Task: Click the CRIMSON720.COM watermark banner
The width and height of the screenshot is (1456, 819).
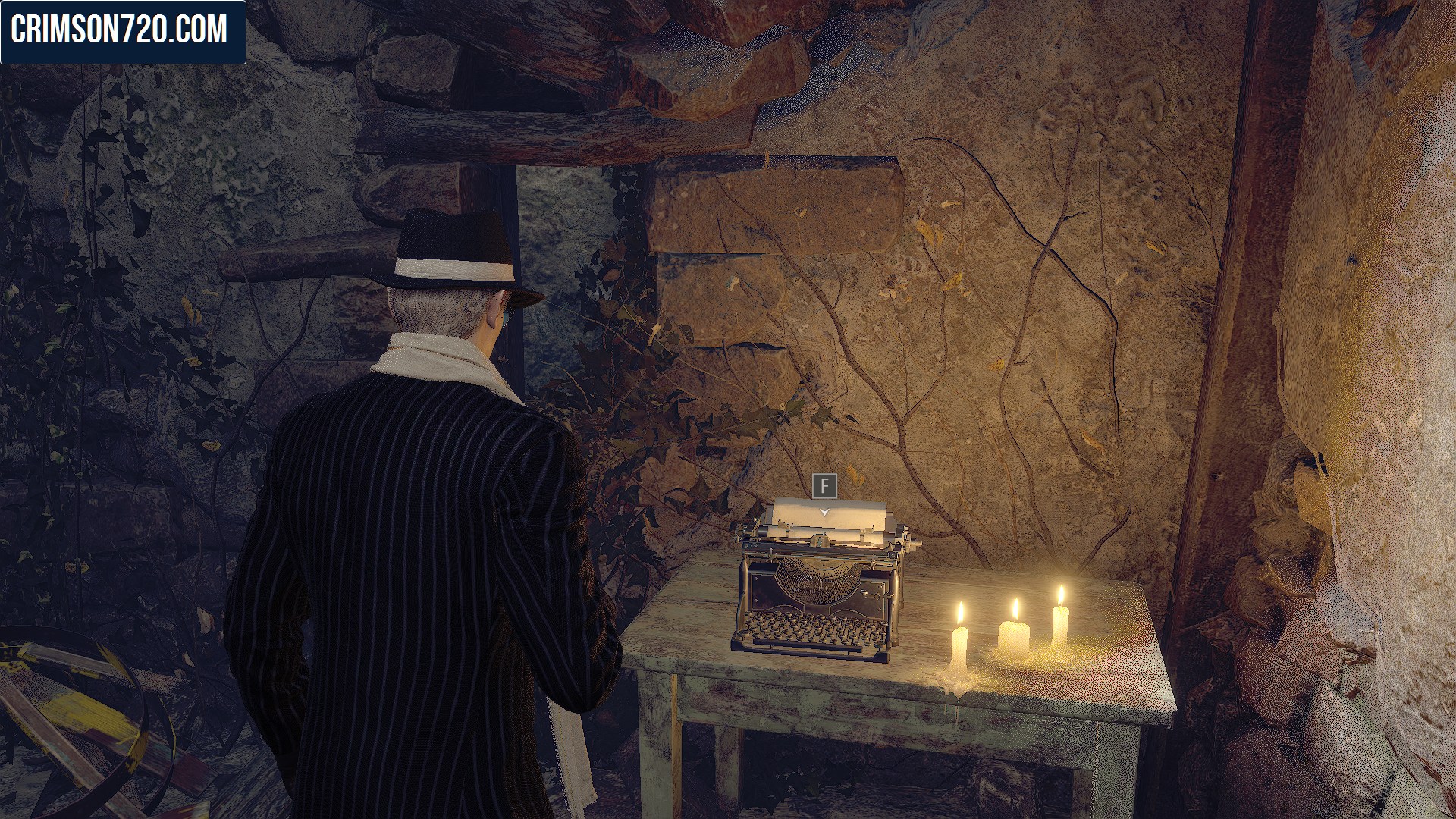Action: (x=123, y=32)
